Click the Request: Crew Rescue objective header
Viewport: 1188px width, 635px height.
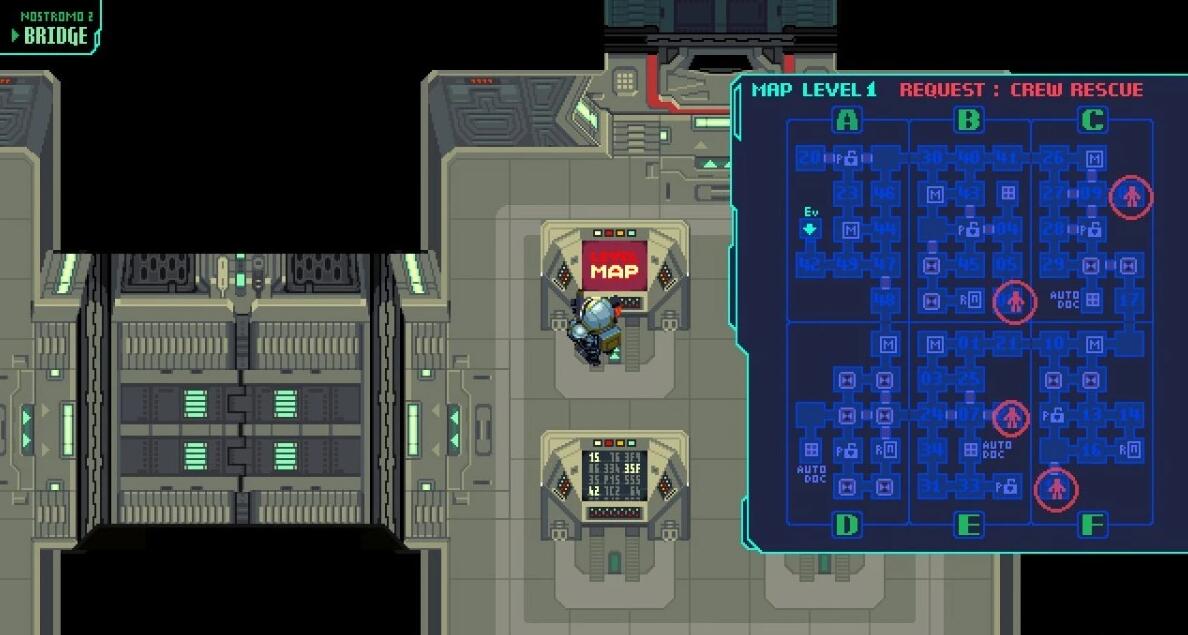pos(1020,90)
